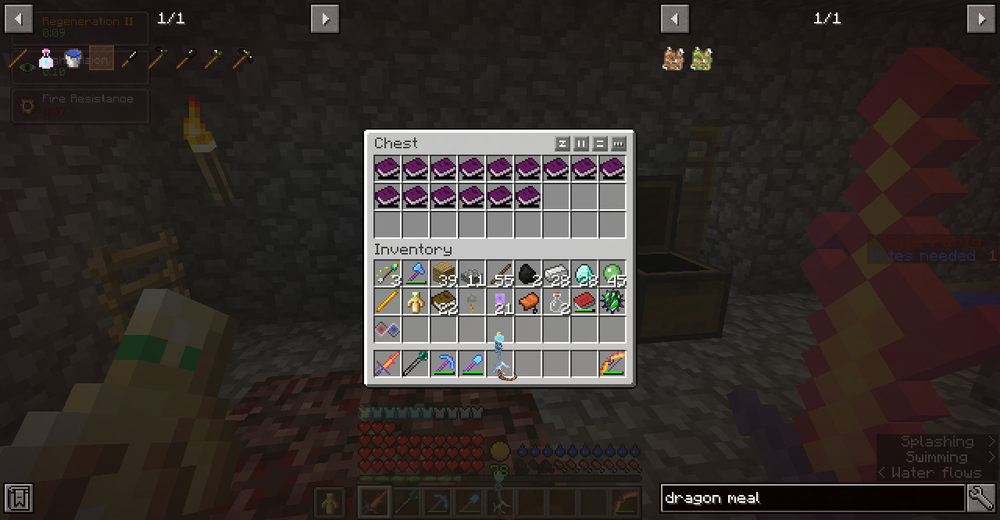Screen dimensions: 1000x520
Task: Pick up the red bed in the inventory
Action: point(584,302)
